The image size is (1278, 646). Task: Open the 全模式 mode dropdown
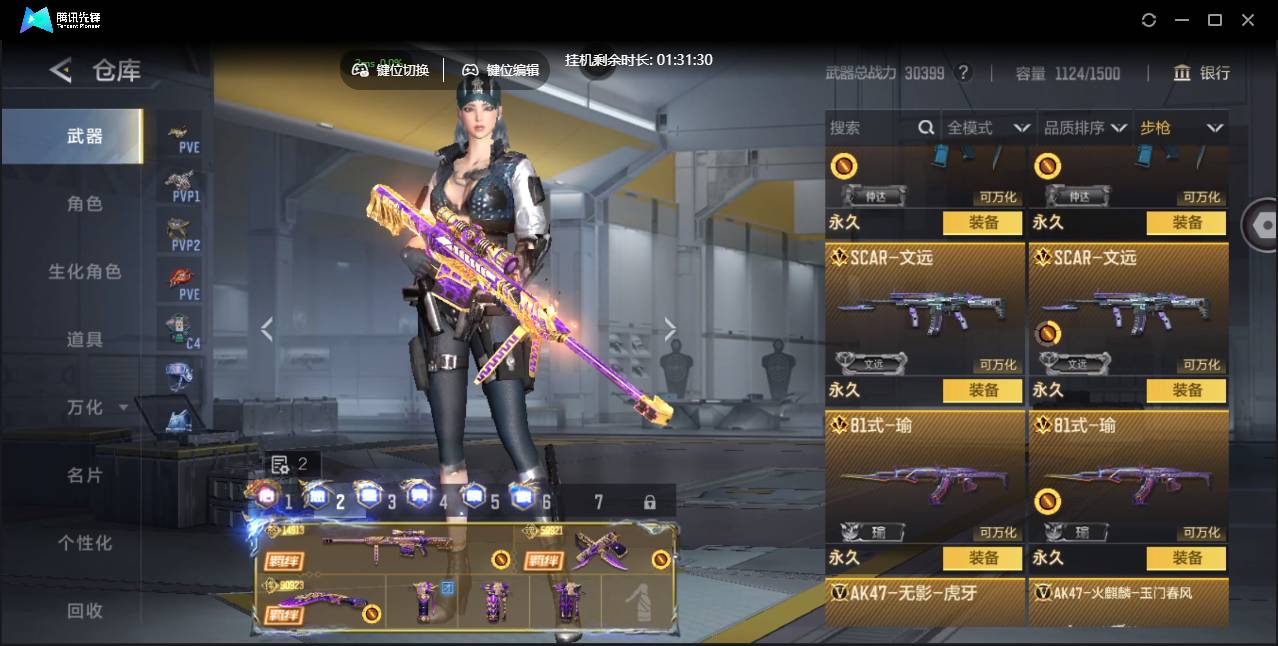click(x=988, y=128)
